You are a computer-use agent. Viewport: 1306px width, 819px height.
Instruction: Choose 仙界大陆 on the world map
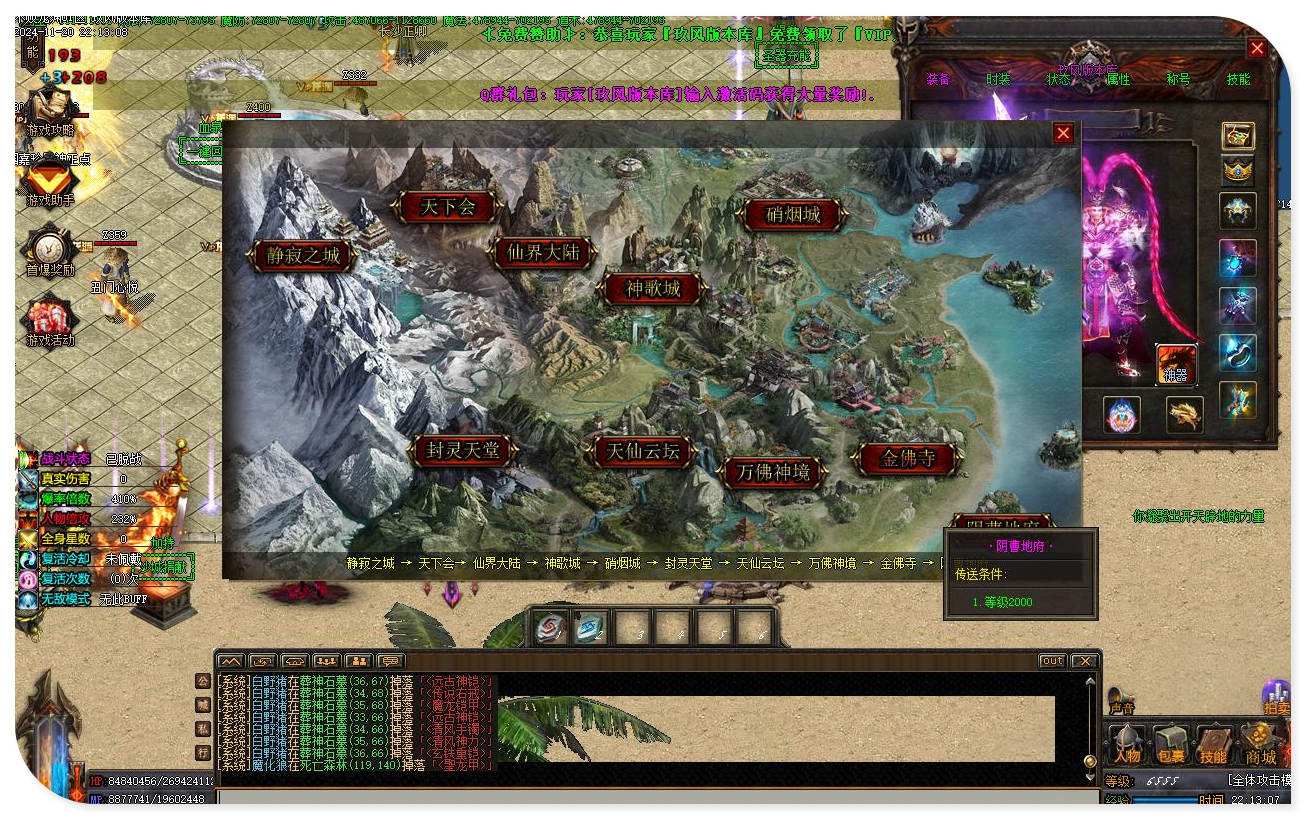point(543,252)
